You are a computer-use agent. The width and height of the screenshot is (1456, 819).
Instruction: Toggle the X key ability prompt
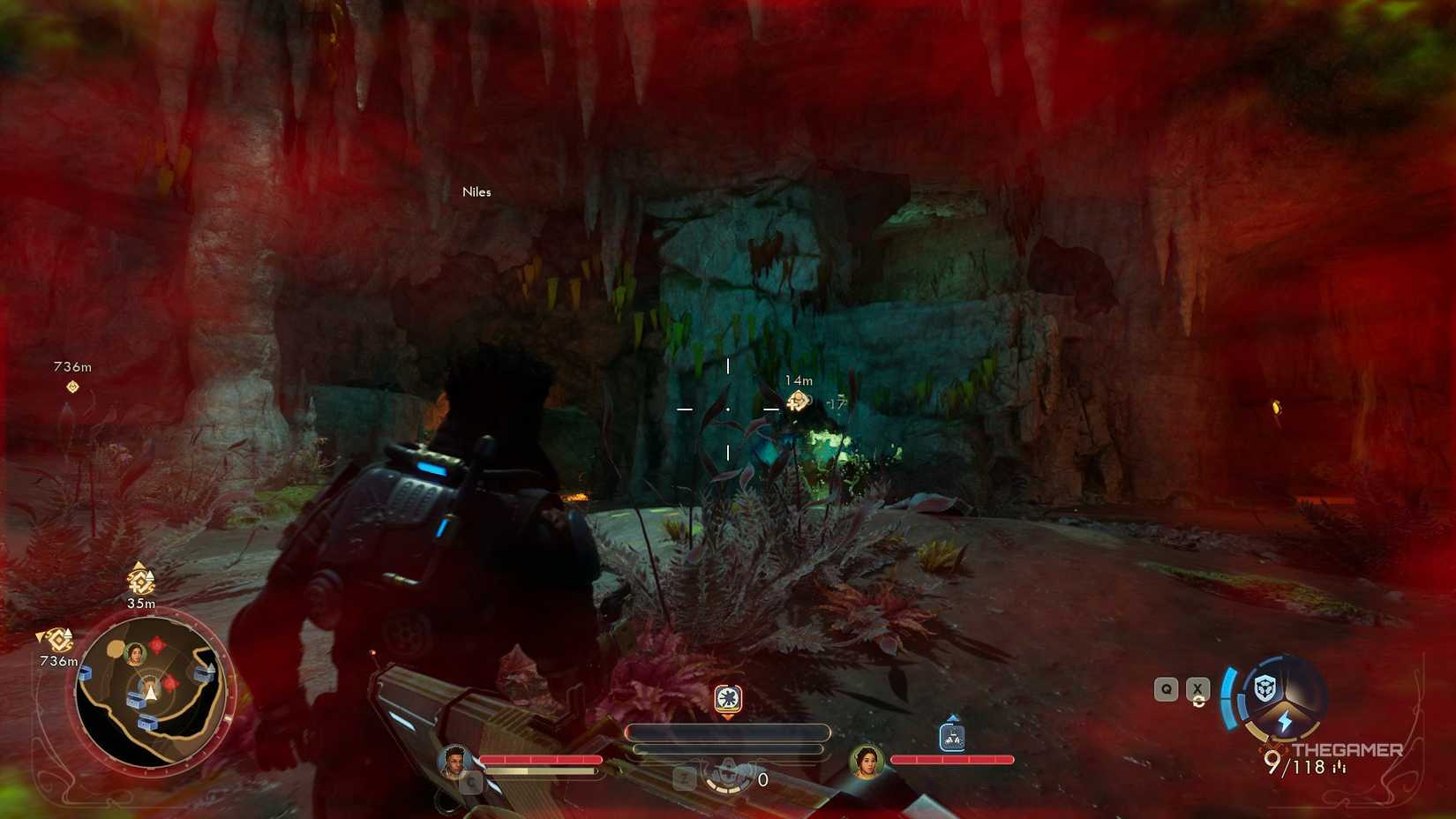(1197, 688)
